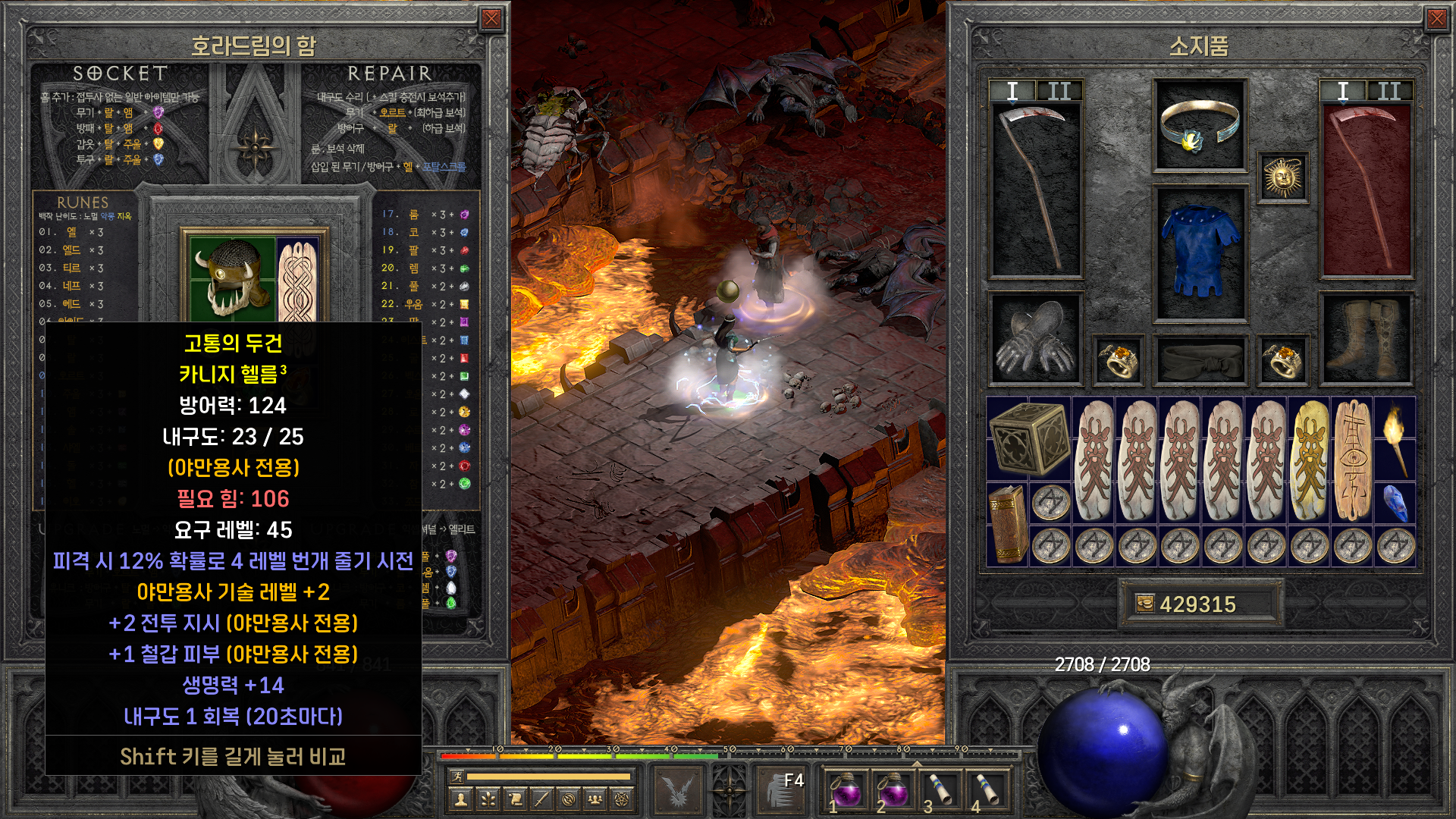Pick up the blue crystal gem
The height and width of the screenshot is (819, 1456).
pyautogui.click(x=1395, y=504)
